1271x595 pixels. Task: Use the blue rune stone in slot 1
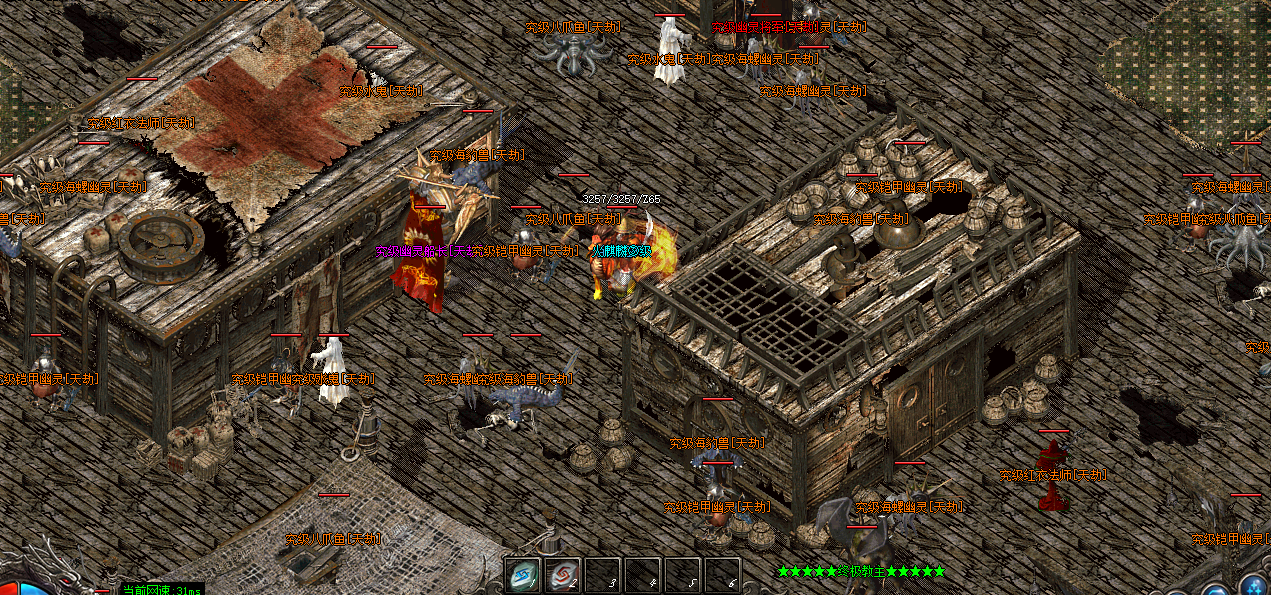[x=522, y=575]
